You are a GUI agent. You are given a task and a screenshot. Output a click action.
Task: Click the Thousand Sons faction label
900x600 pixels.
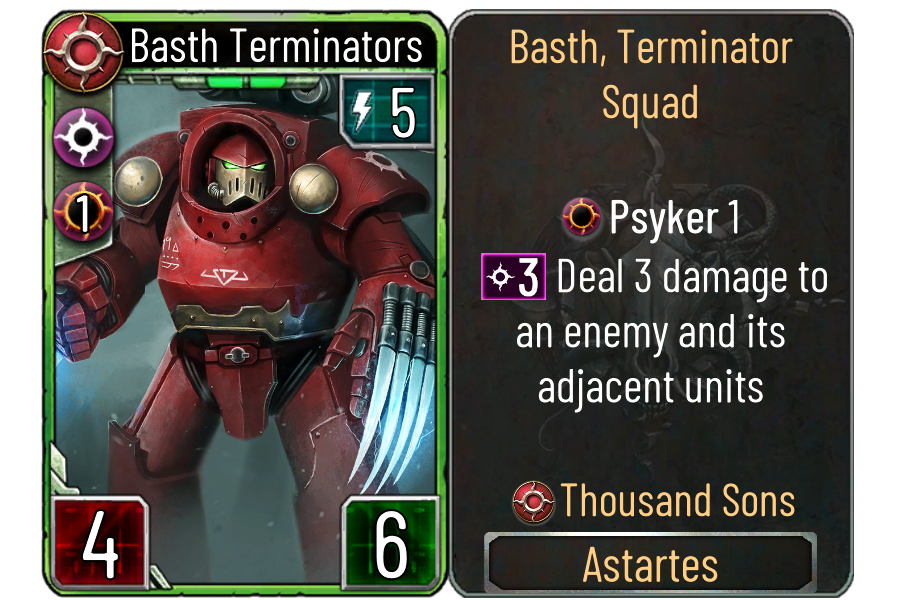[655, 500]
